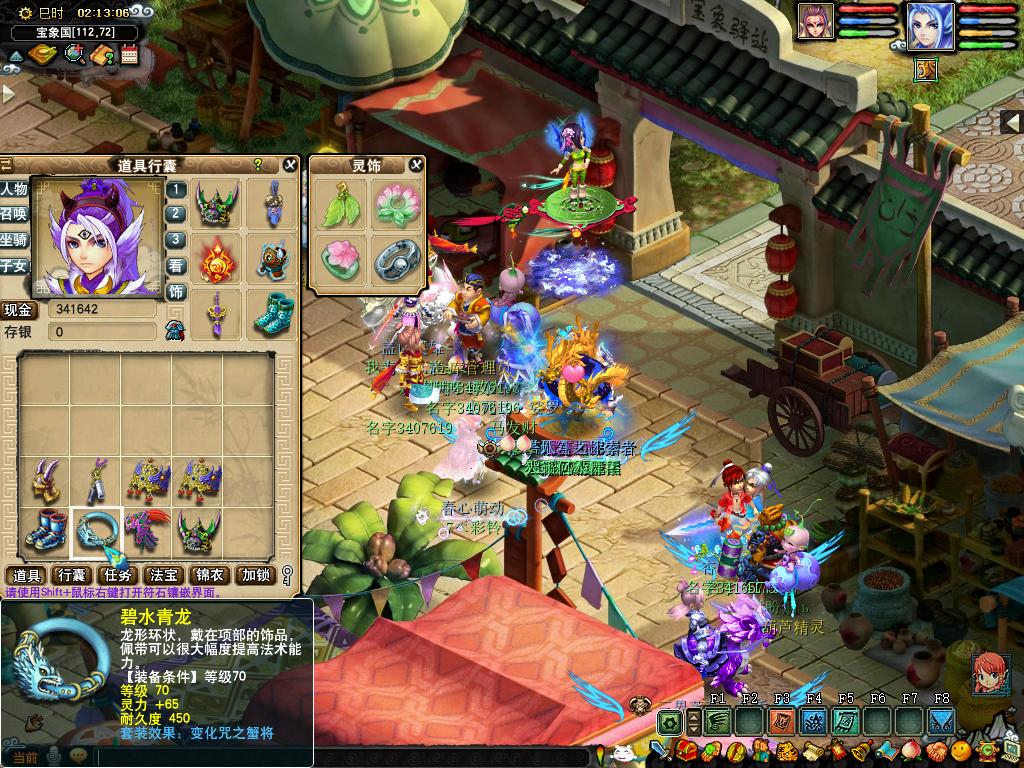
Task: Switch to the 锦衣 outfit button
Action: pyautogui.click(x=209, y=575)
